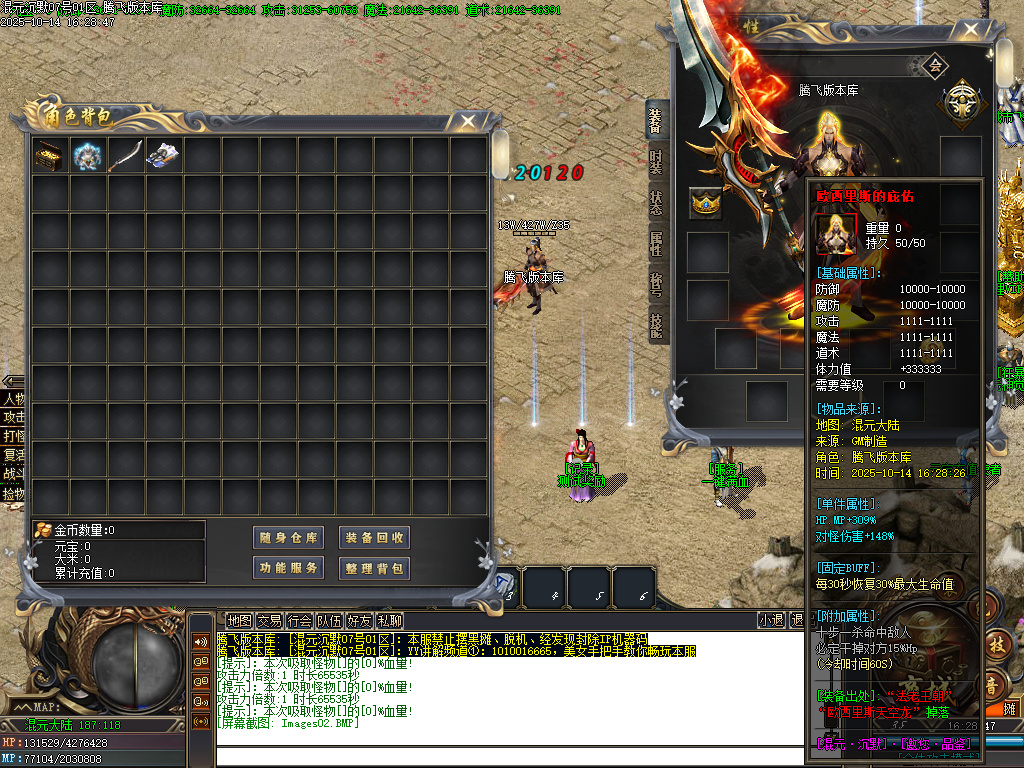Pick the blue crystal armor item
The height and width of the screenshot is (768, 1024).
point(86,156)
